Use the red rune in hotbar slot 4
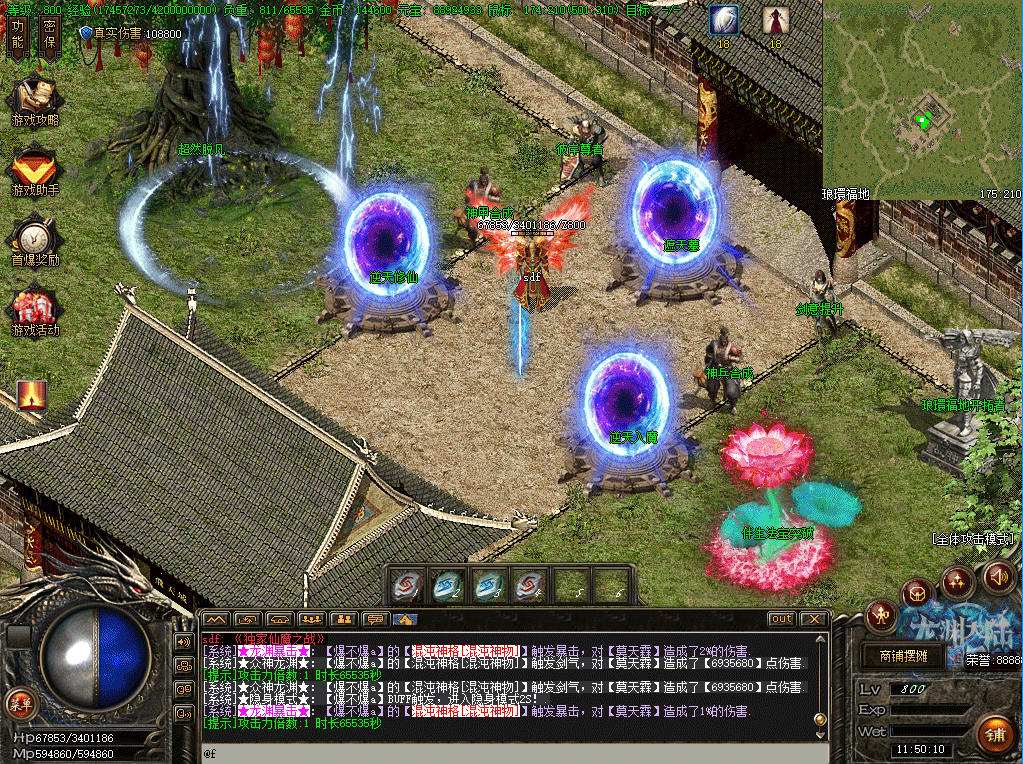The height and width of the screenshot is (764, 1023). (x=528, y=586)
